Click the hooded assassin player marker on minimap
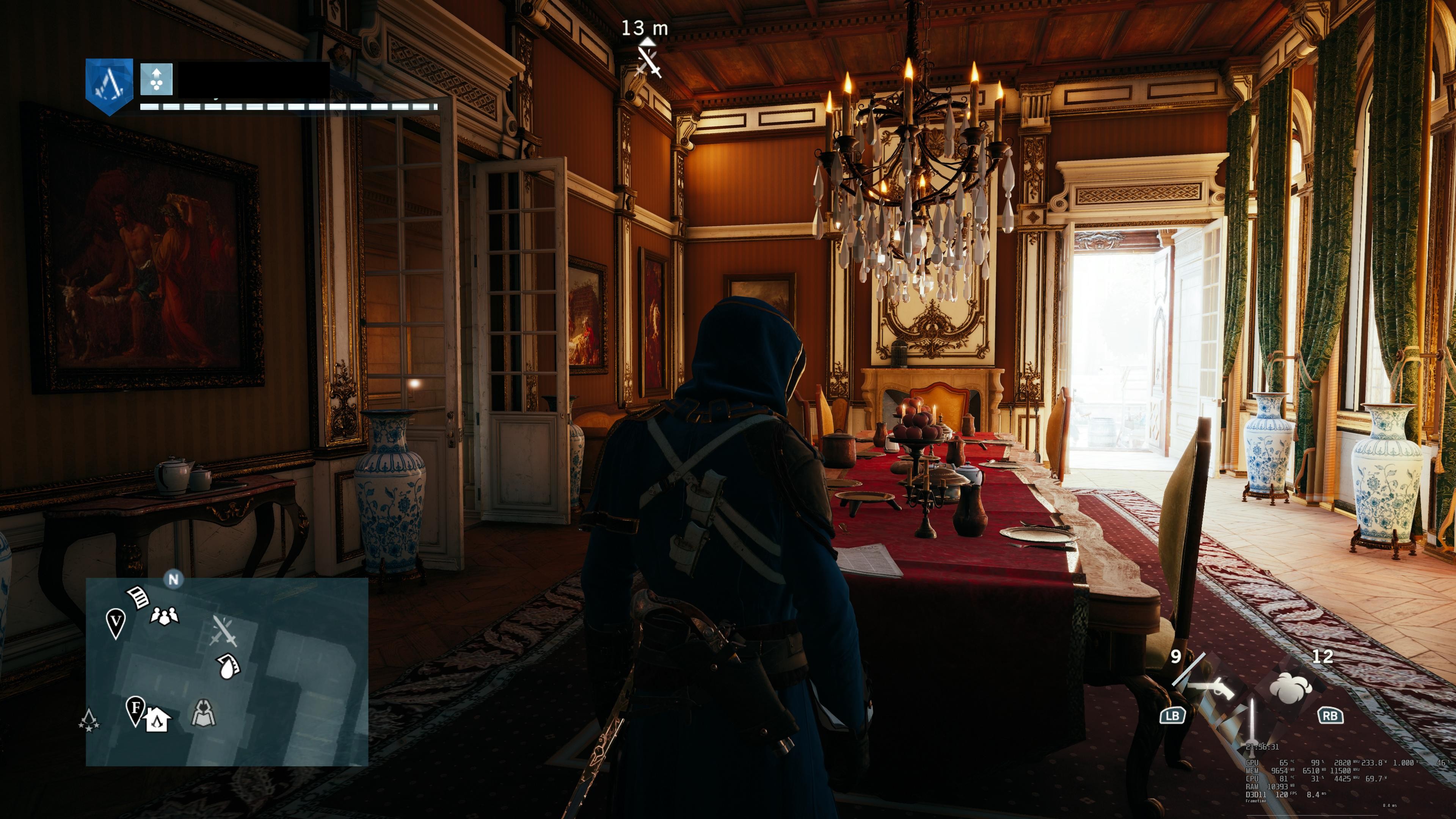The width and height of the screenshot is (1456, 819). click(204, 713)
